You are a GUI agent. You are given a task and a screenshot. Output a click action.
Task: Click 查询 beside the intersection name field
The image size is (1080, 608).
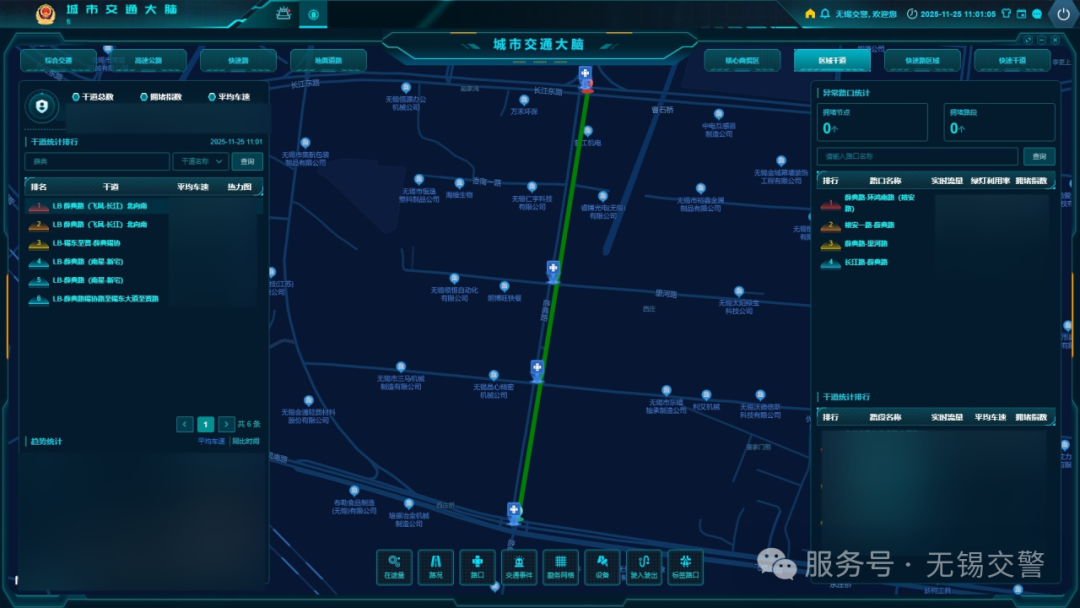click(x=1040, y=156)
